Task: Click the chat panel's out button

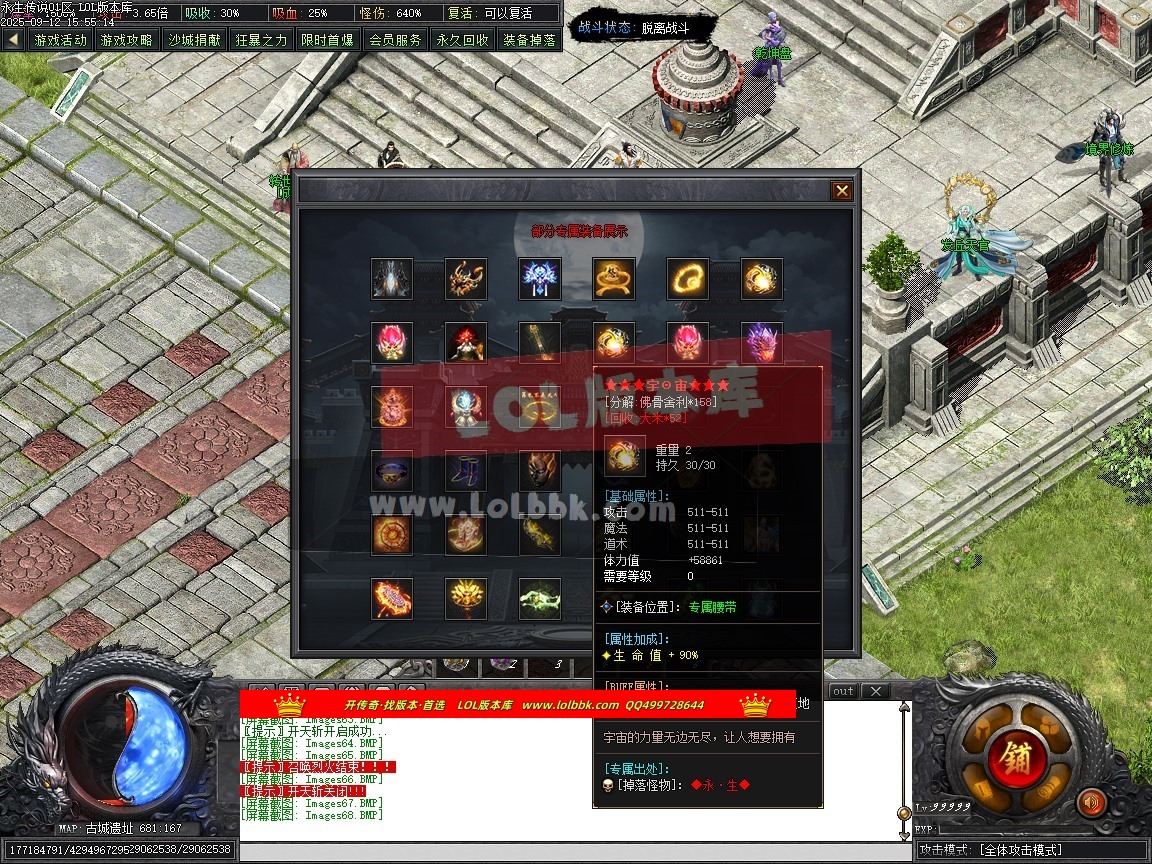Action: (x=844, y=691)
